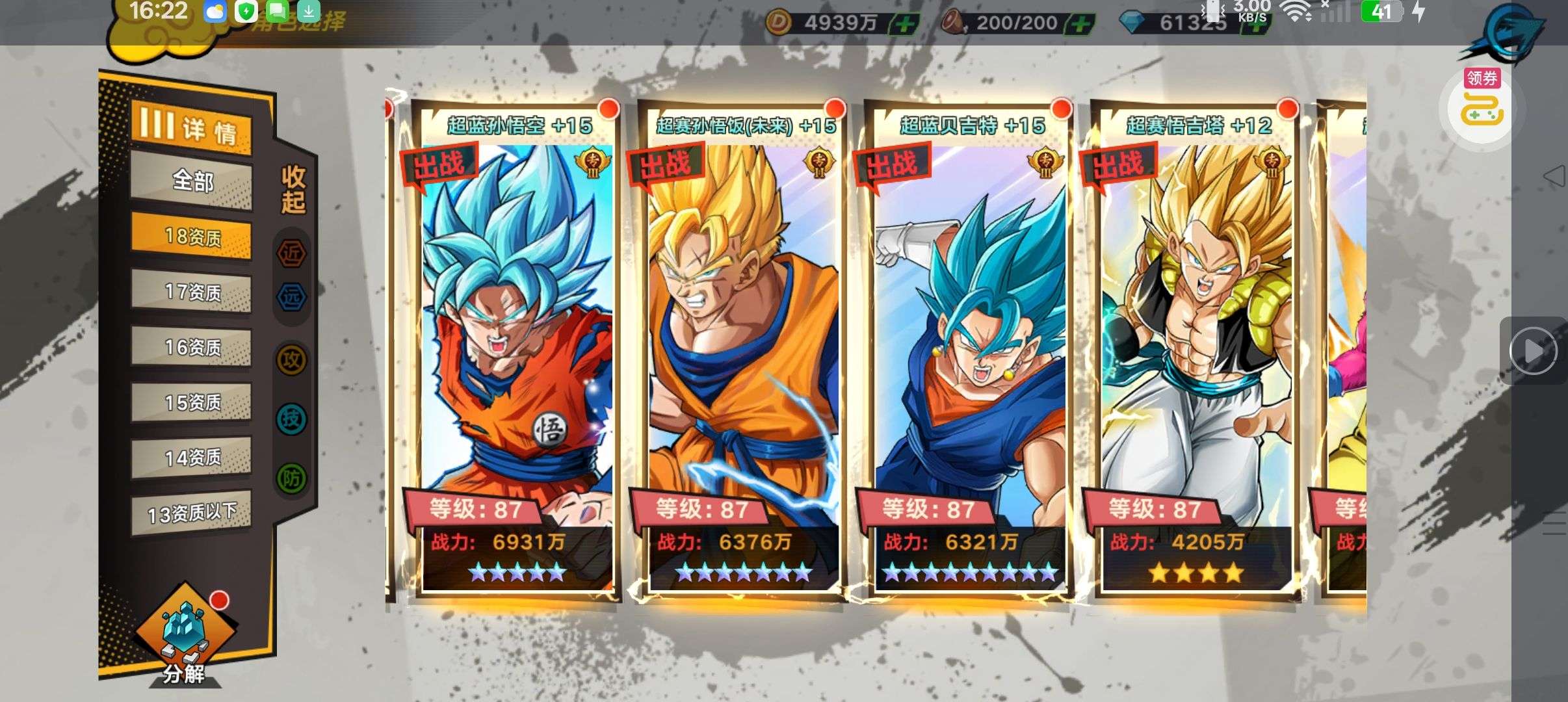Filter by 近 melee type

click(292, 253)
